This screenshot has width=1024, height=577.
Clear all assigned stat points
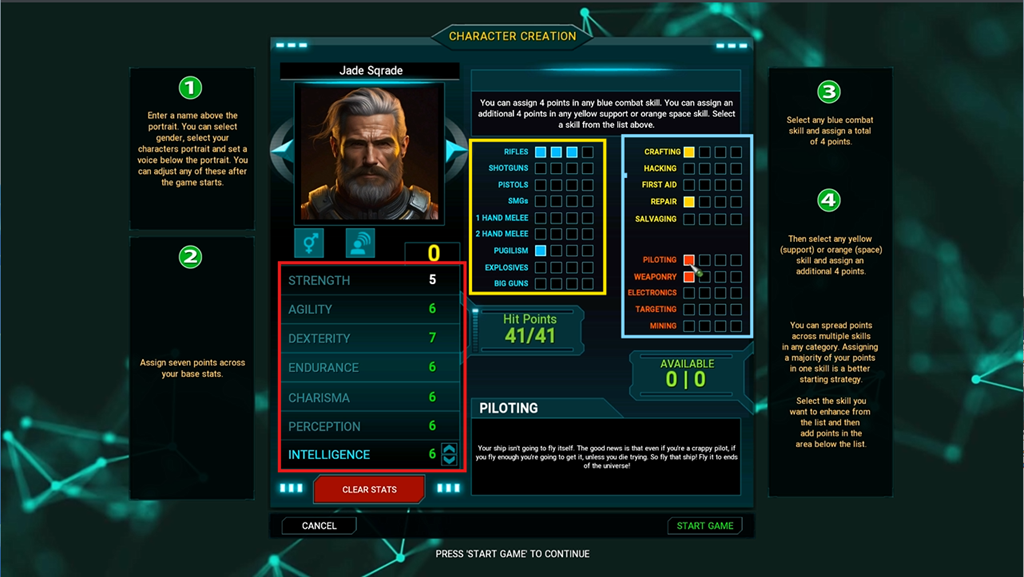coord(369,489)
